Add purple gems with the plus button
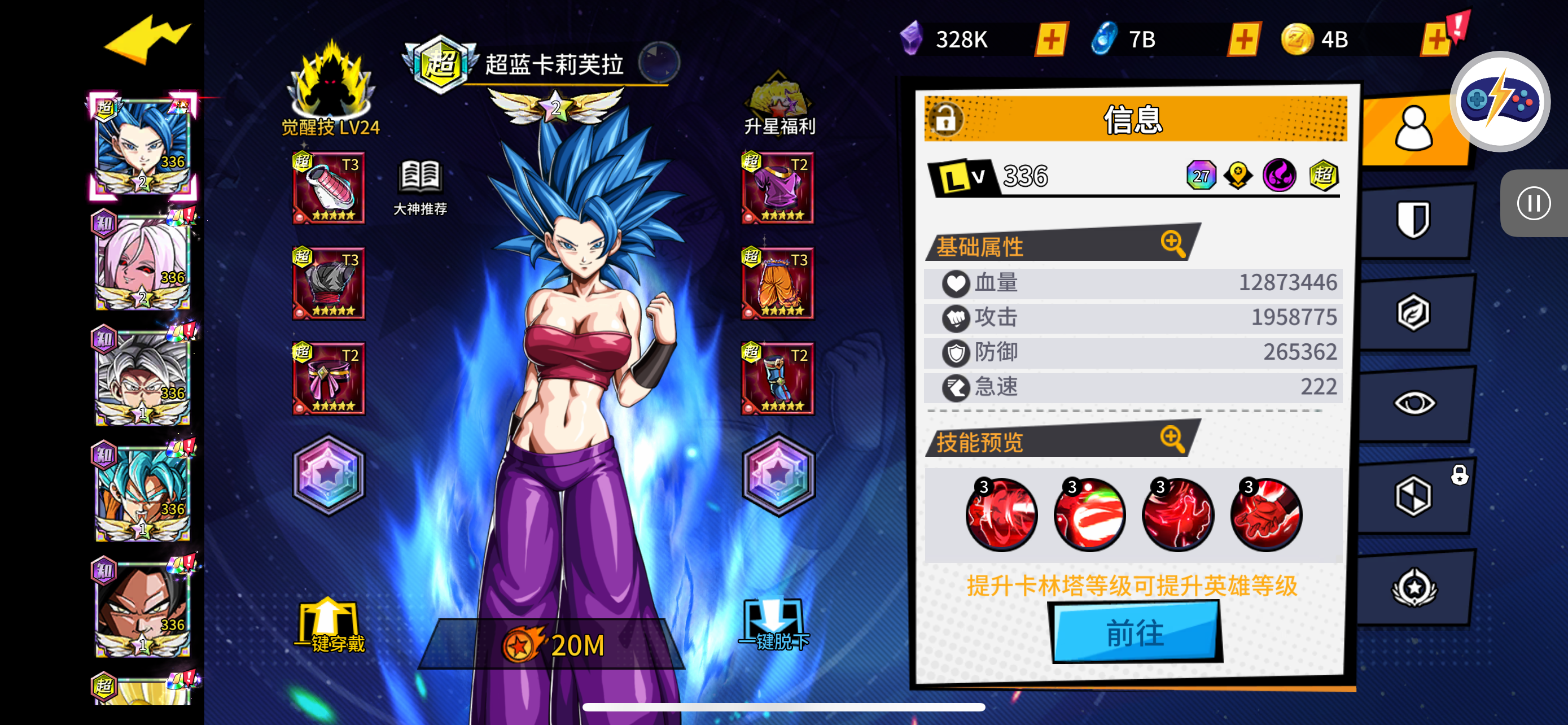Image resolution: width=1568 pixels, height=725 pixels. (x=1051, y=40)
